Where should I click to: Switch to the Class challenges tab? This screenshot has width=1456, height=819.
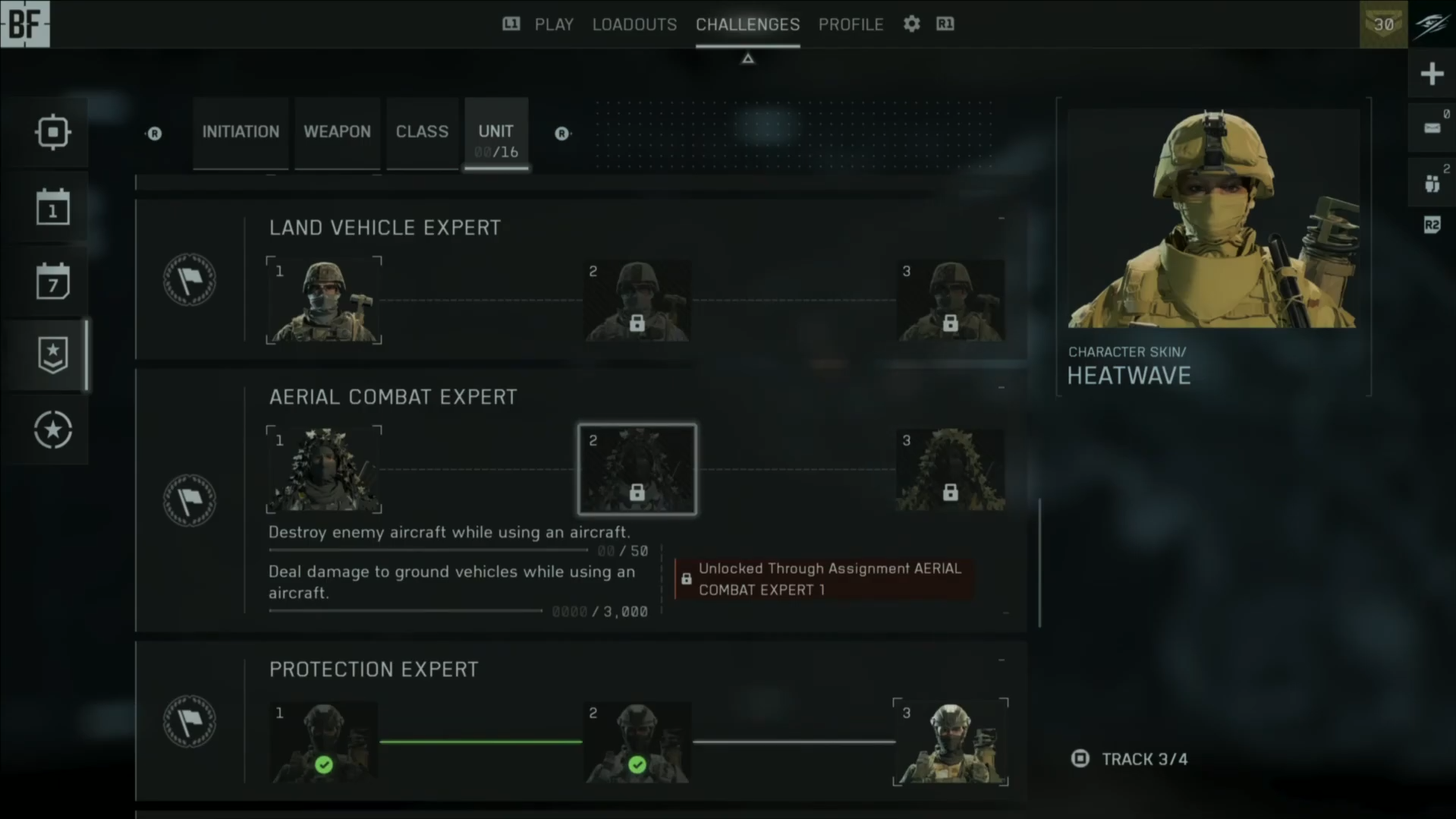point(422,132)
